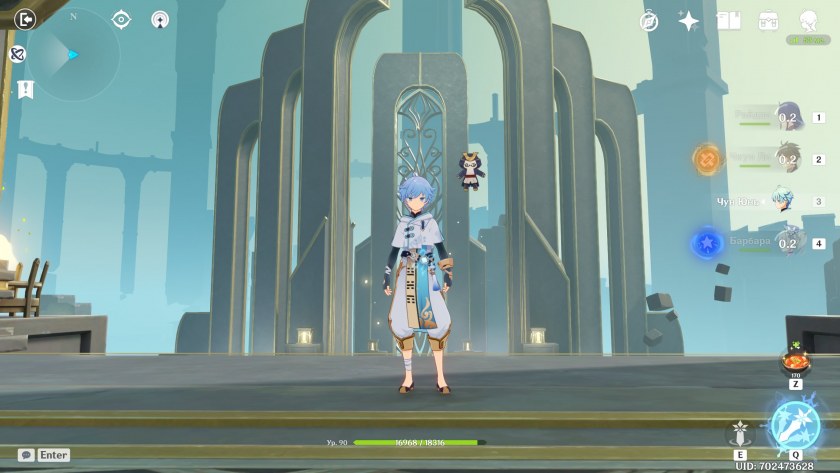Use the red food dish quick item
Image resolution: width=840 pixels, height=473 pixels.
(x=796, y=363)
